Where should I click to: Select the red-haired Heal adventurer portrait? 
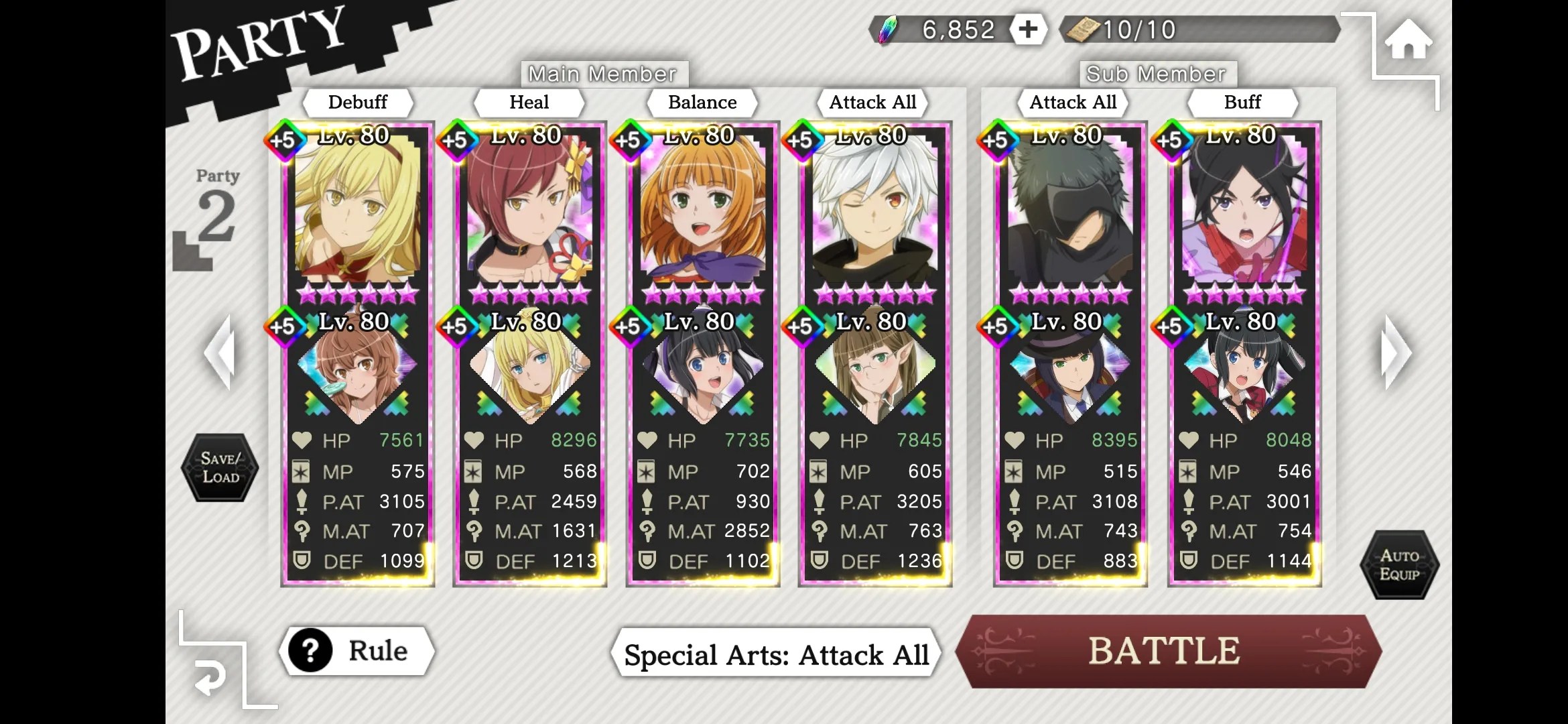click(x=529, y=208)
